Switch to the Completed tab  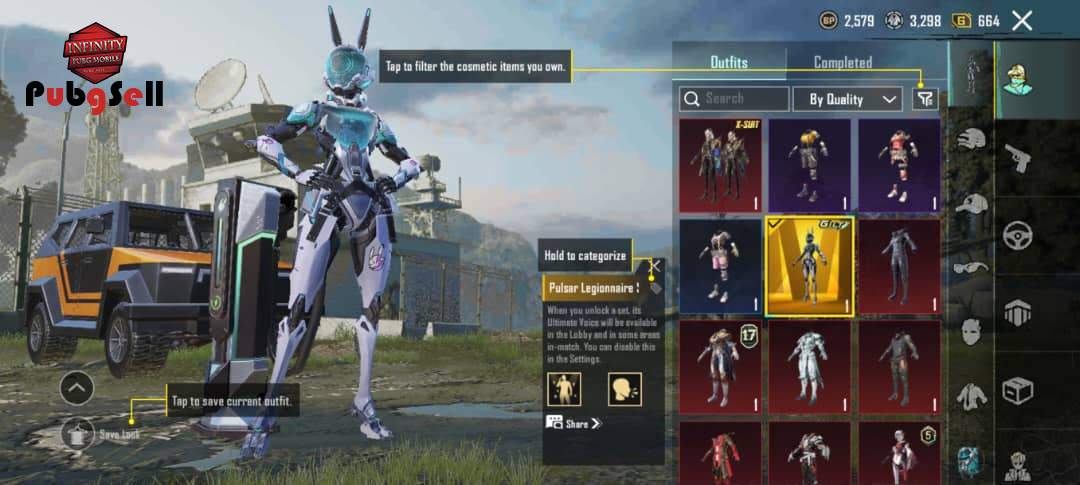pyautogui.click(x=842, y=62)
